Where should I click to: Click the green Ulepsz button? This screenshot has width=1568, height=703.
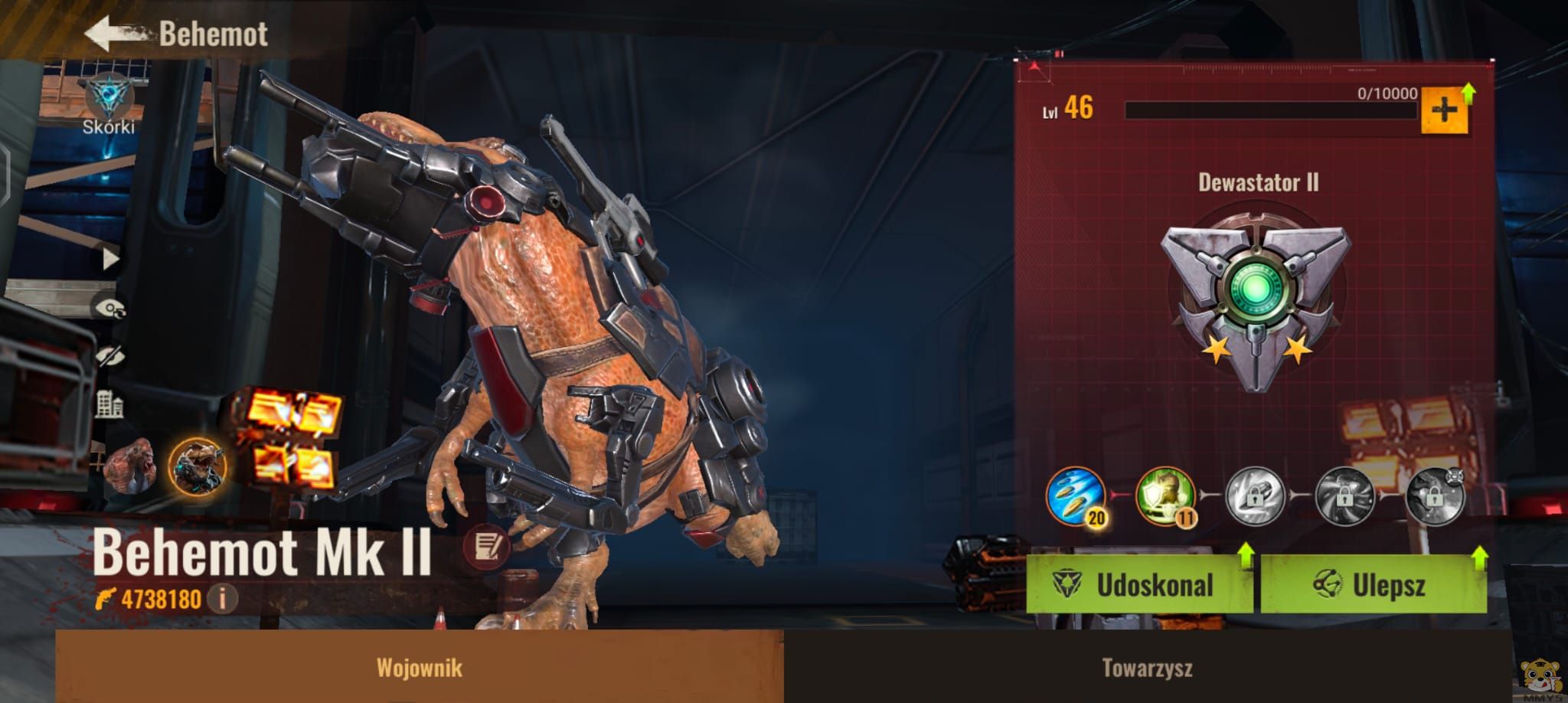(x=1373, y=585)
